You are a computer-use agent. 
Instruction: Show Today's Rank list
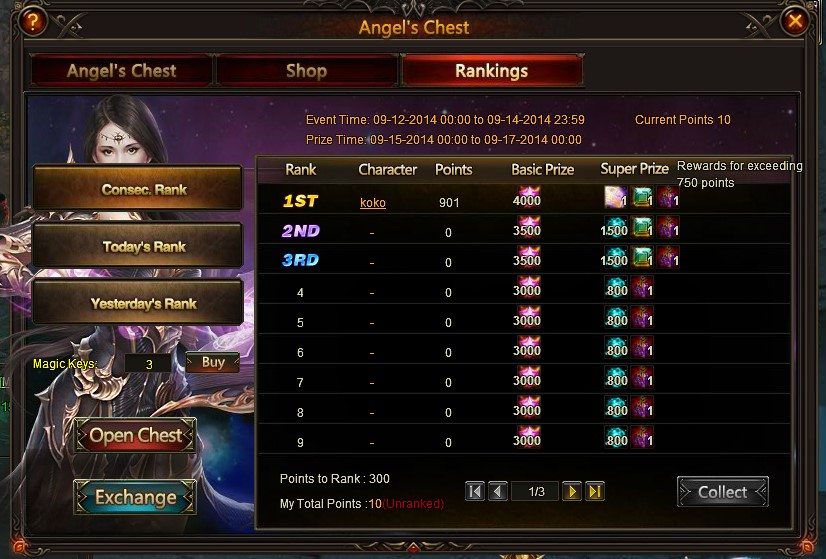(x=138, y=246)
